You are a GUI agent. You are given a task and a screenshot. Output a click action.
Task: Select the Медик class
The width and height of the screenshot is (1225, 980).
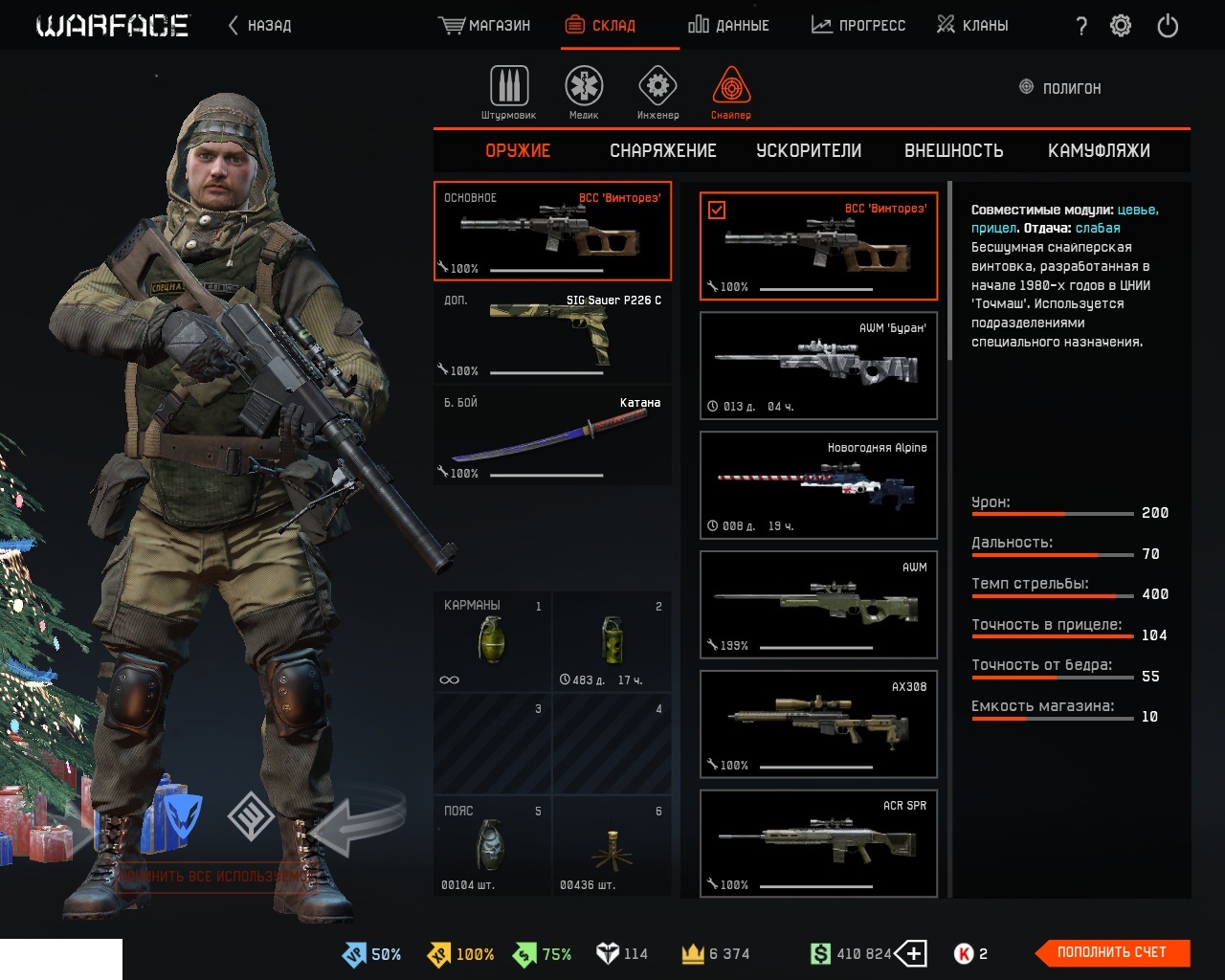(583, 92)
